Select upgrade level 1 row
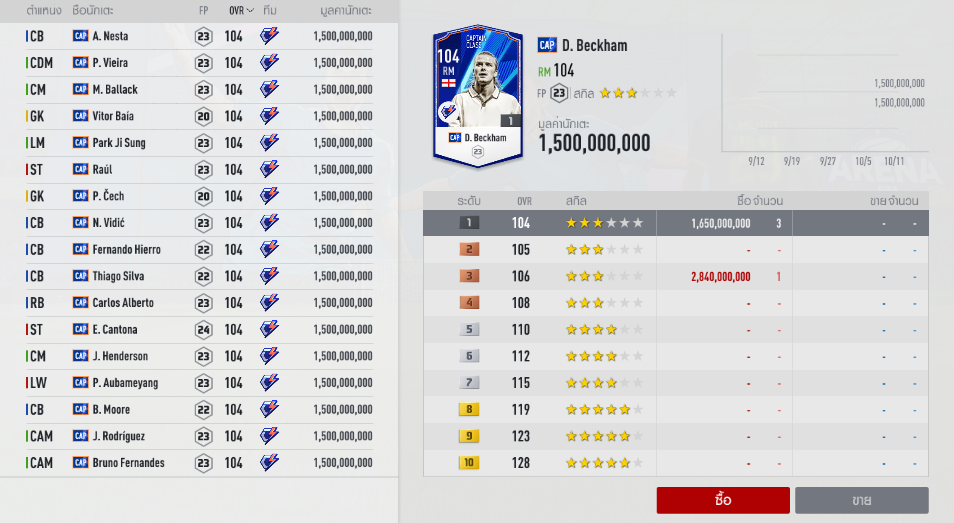954x523 pixels. 676,223
